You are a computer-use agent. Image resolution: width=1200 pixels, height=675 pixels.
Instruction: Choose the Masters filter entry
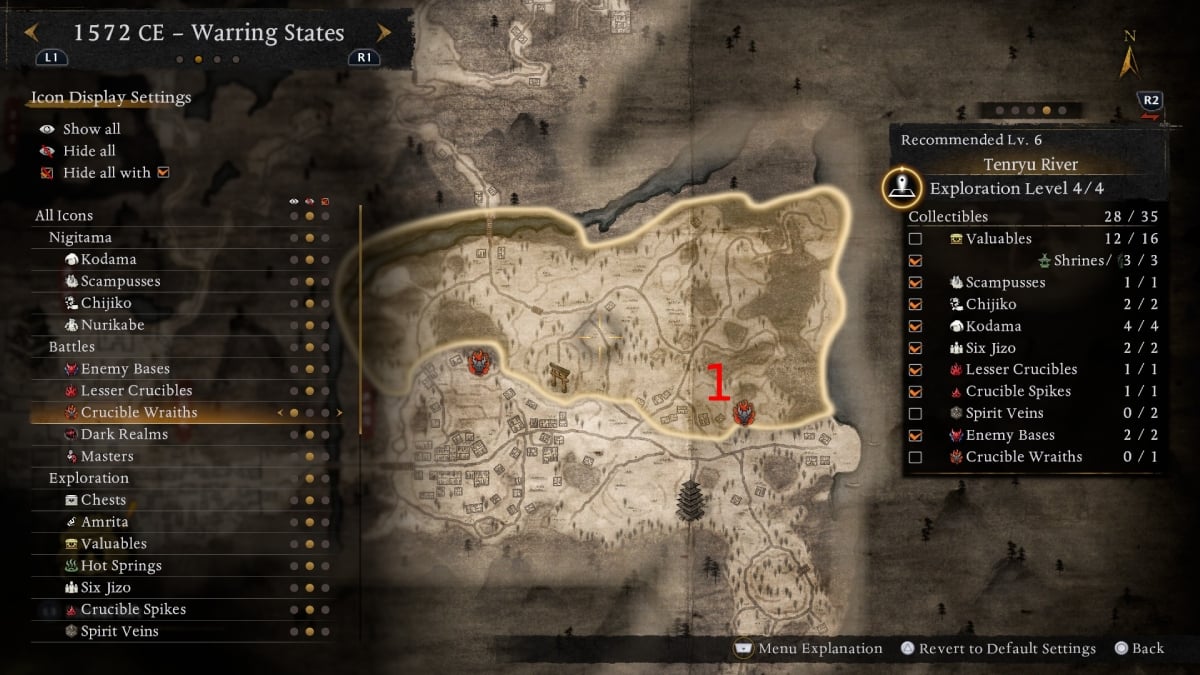point(107,457)
